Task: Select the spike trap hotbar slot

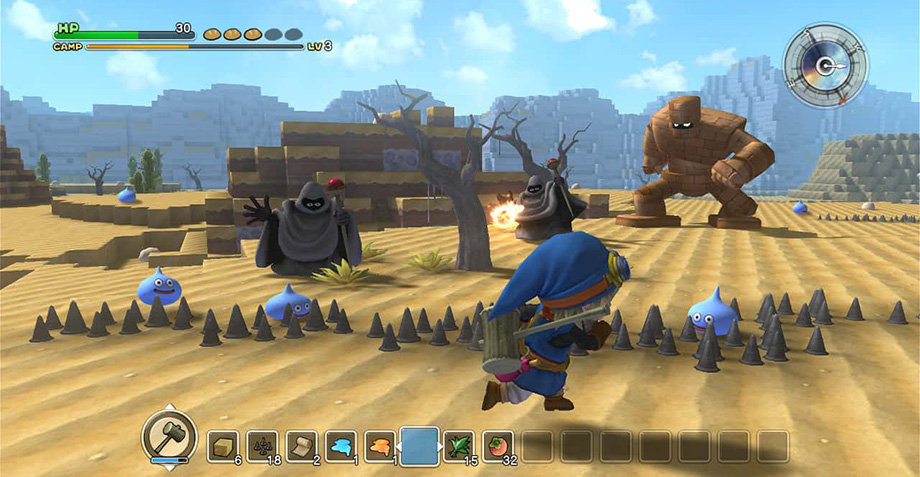Action: (262, 446)
